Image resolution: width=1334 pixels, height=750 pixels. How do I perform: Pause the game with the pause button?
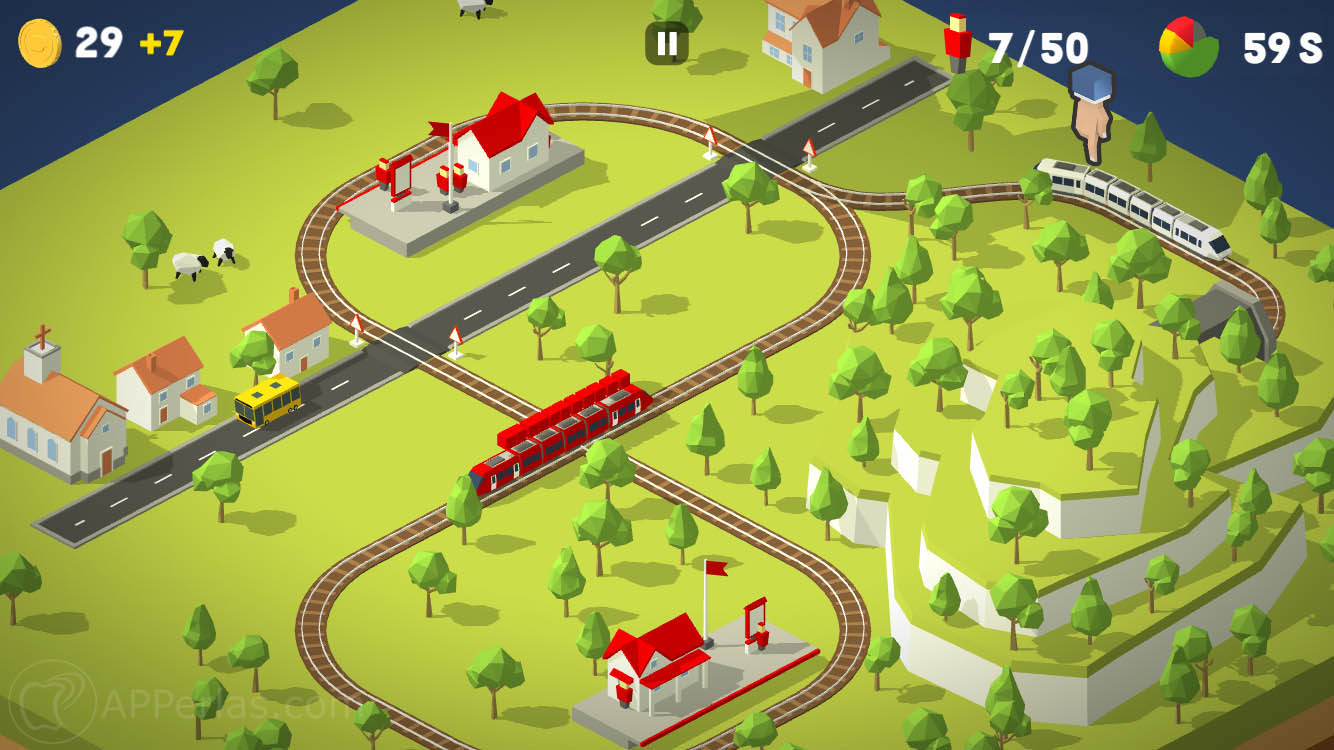[667, 43]
